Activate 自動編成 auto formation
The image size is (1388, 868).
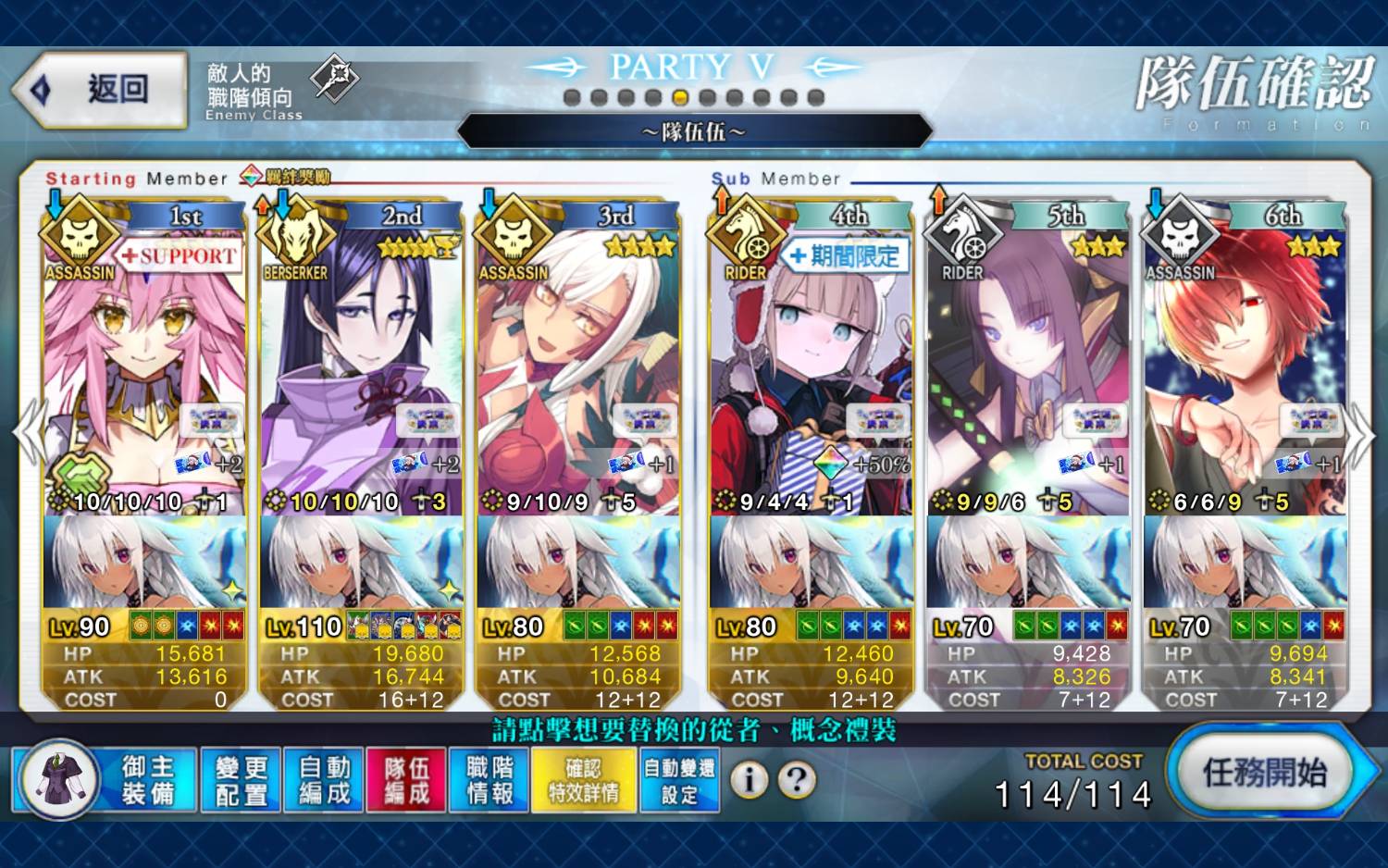click(324, 780)
